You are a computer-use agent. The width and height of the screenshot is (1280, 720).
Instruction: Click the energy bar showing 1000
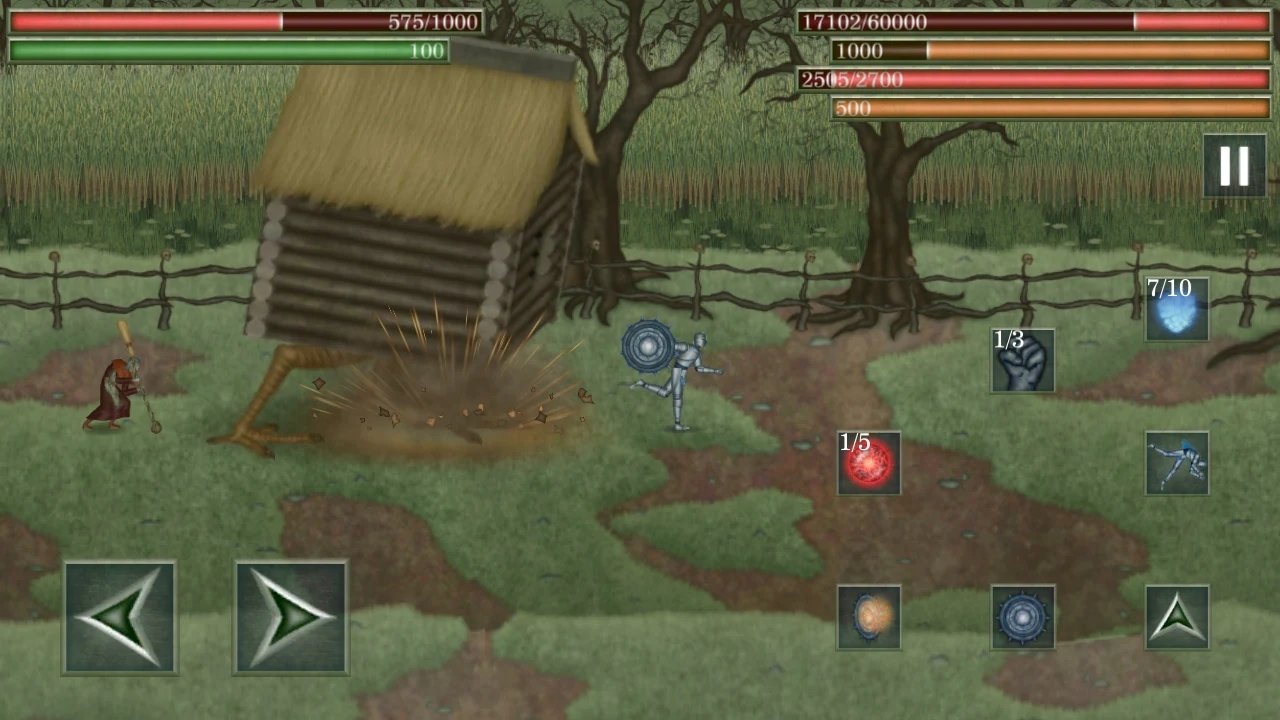(x=1040, y=52)
